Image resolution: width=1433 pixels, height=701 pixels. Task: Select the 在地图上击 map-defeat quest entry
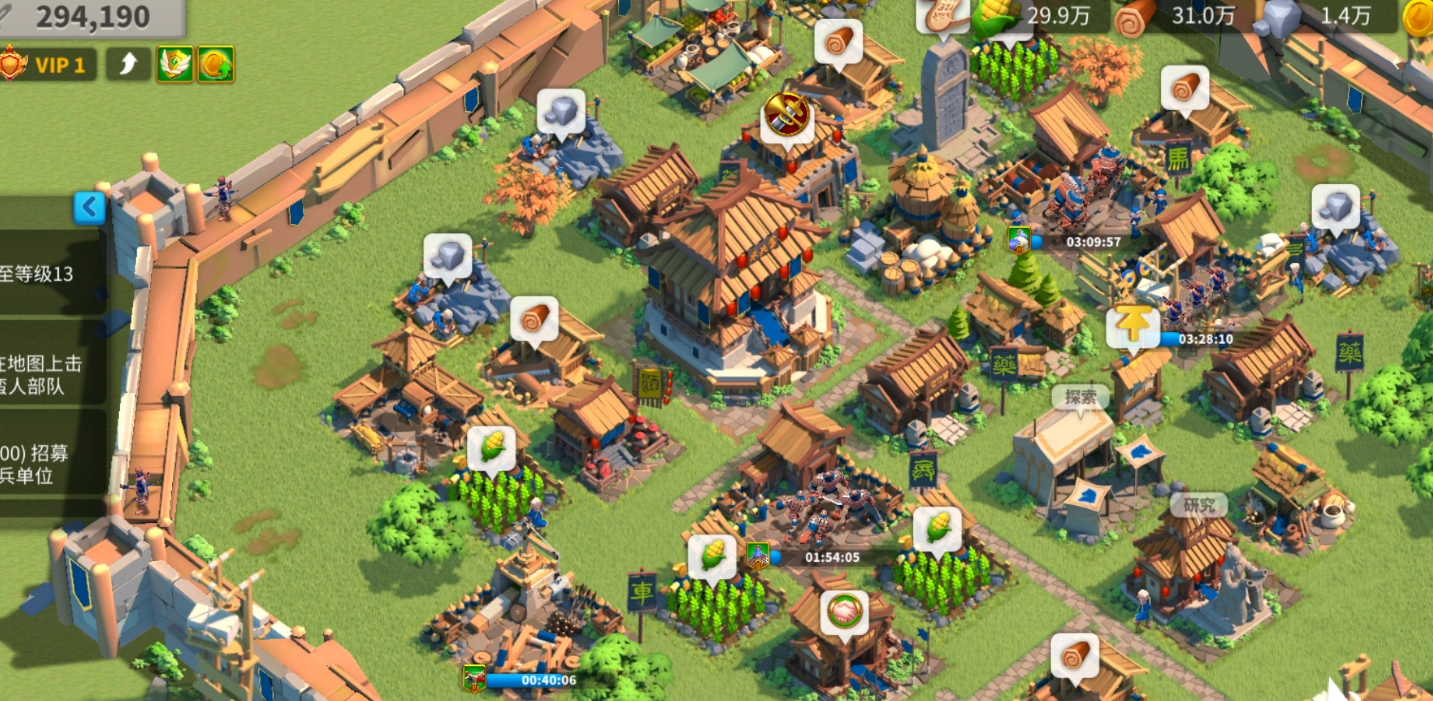point(52,374)
